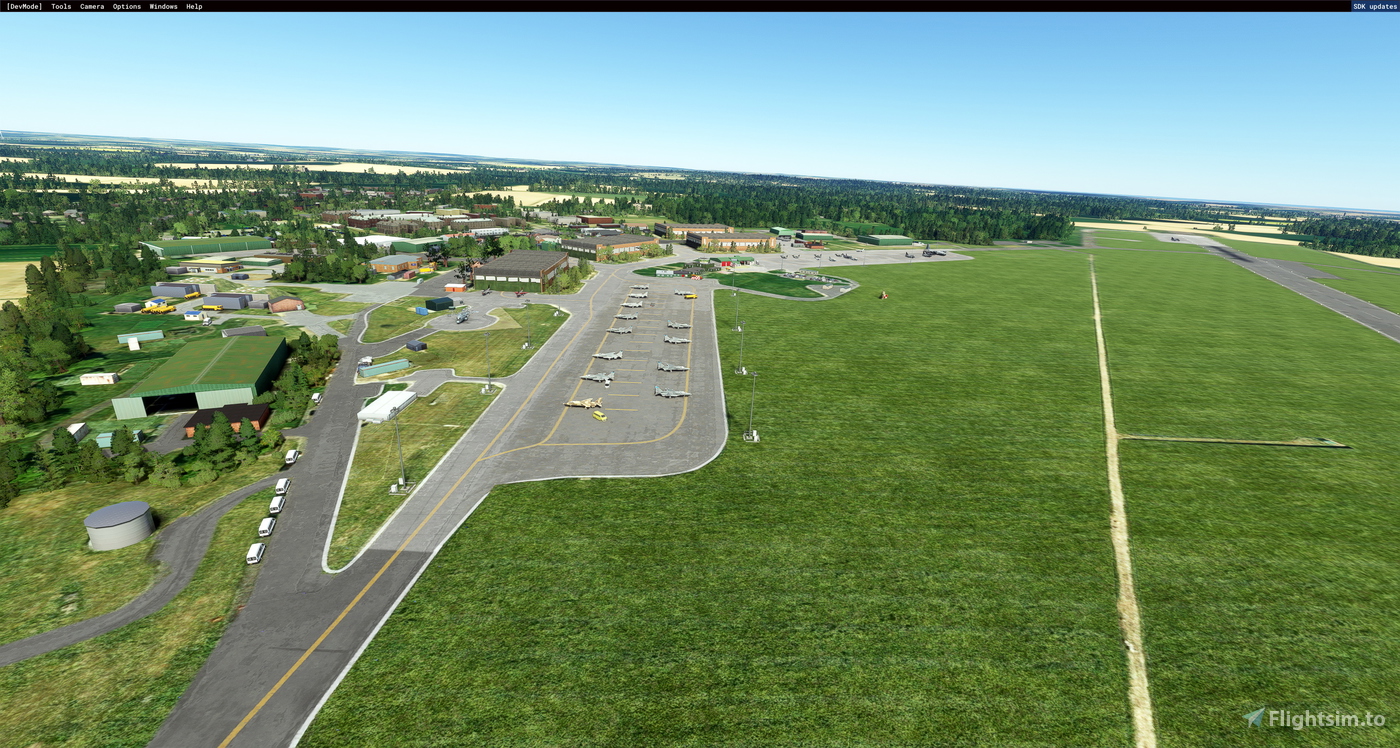Click the SDK updates button
Image resolution: width=1400 pixels, height=748 pixels.
[x=1374, y=6]
